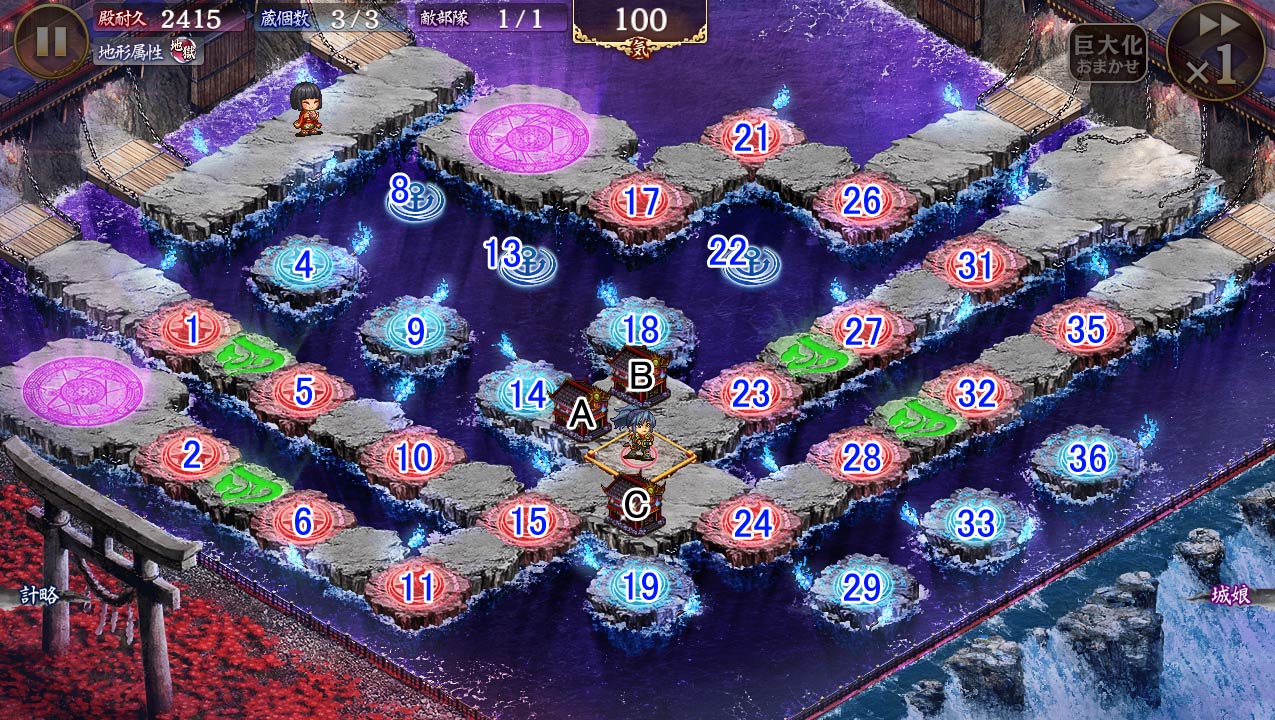1275x720 pixels.
Task: Select red placement tile 35
Action: (x=1084, y=330)
